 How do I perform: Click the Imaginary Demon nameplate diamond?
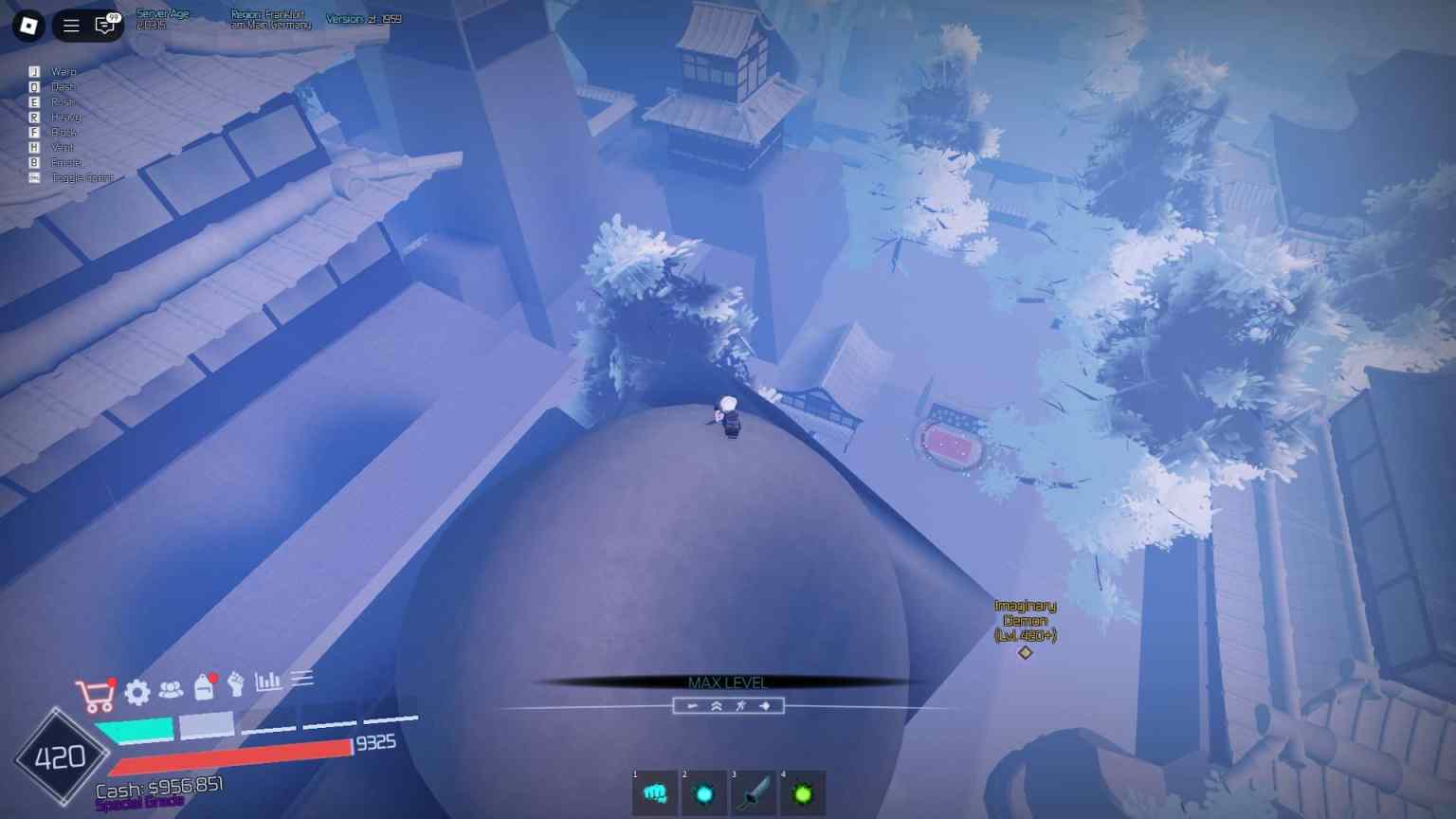tap(1025, 651)
